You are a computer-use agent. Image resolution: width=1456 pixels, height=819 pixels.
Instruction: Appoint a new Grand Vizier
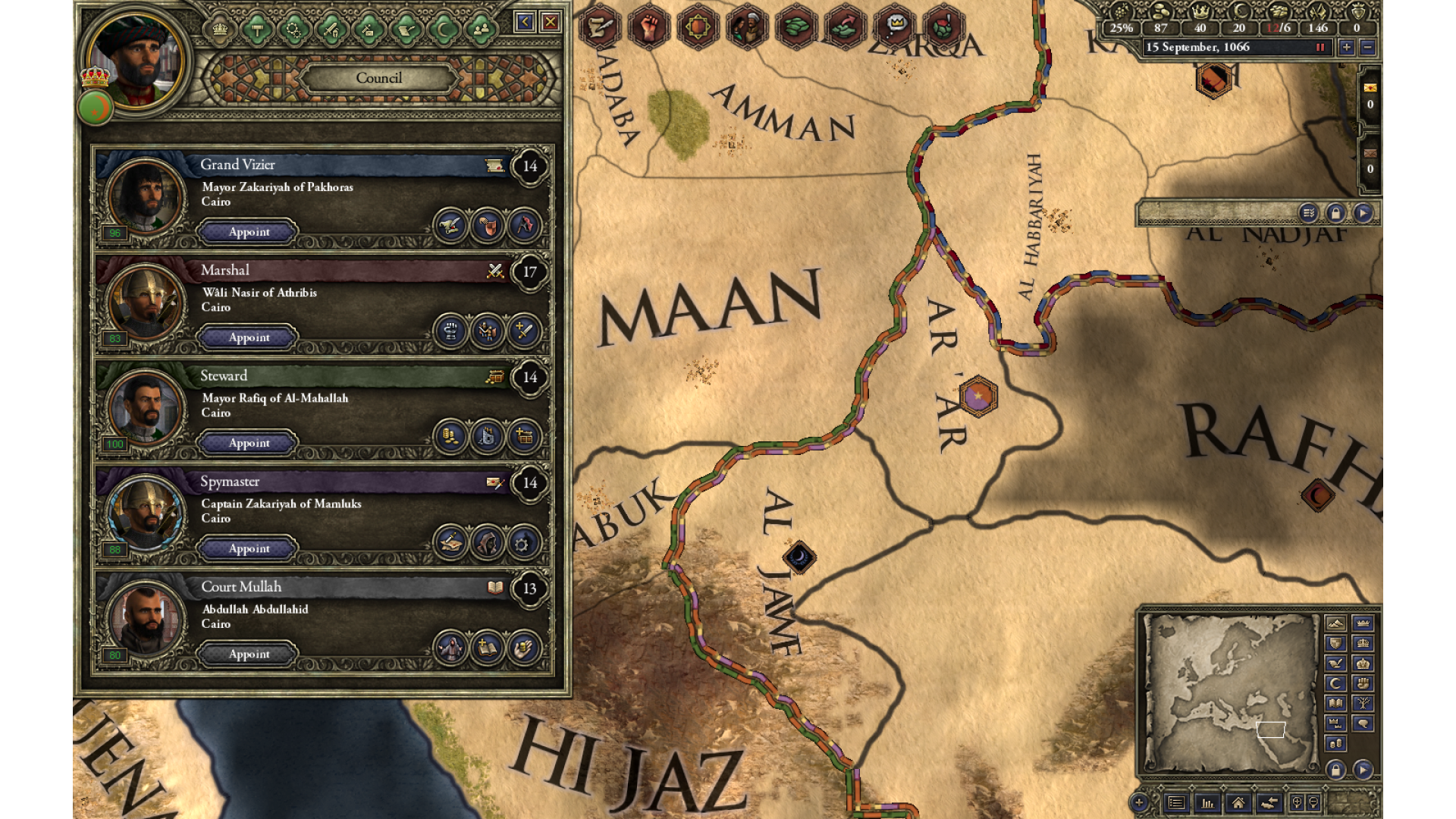pos(249,232)
